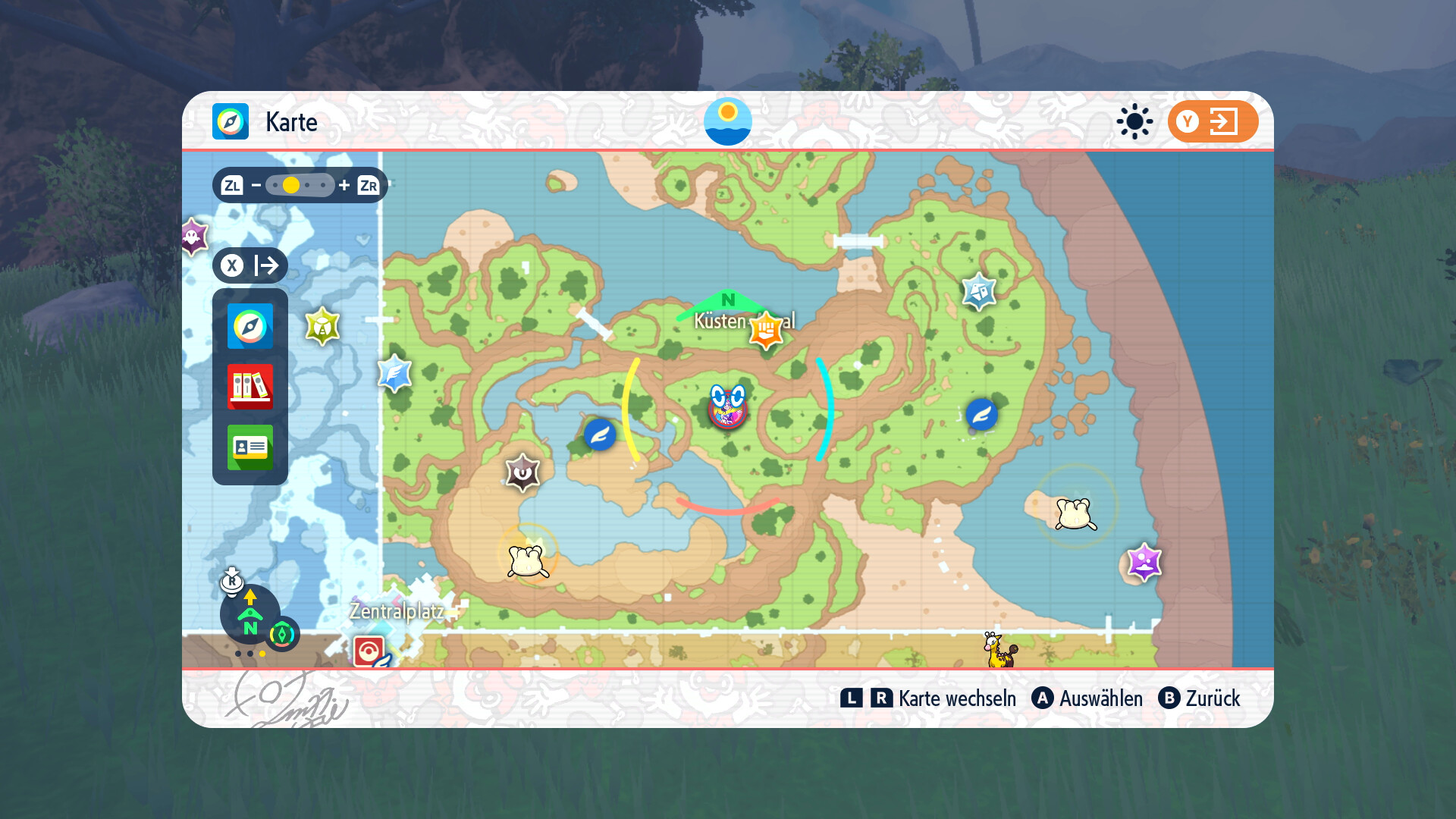Image resolution: width=1456 pixels, height=819 pixels.
Task: Select the dark Tera Raid crystal marker
Action: click(x=522, y=472)
